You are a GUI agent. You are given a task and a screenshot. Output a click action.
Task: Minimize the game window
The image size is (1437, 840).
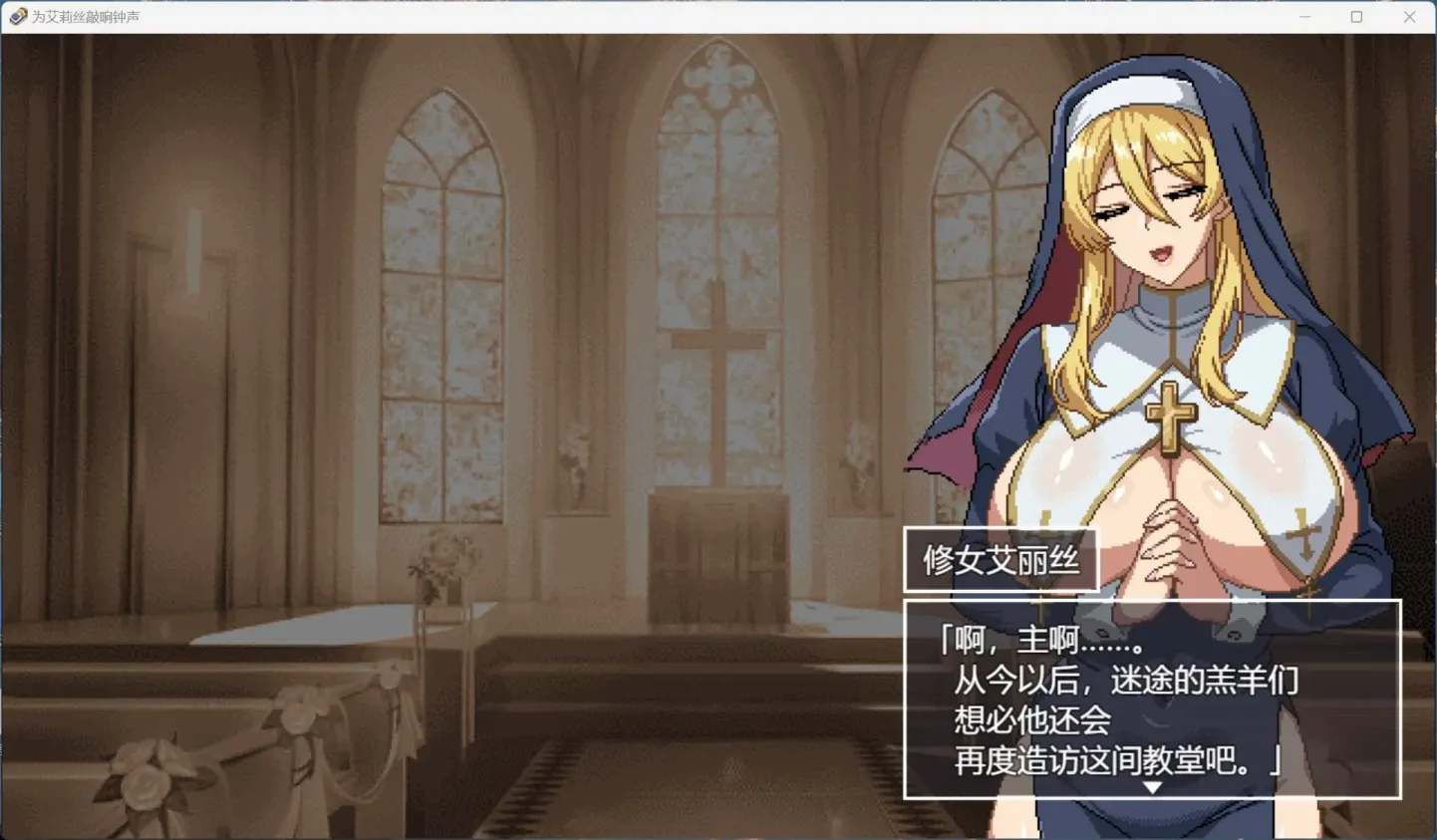click(x=1305, y=16)
